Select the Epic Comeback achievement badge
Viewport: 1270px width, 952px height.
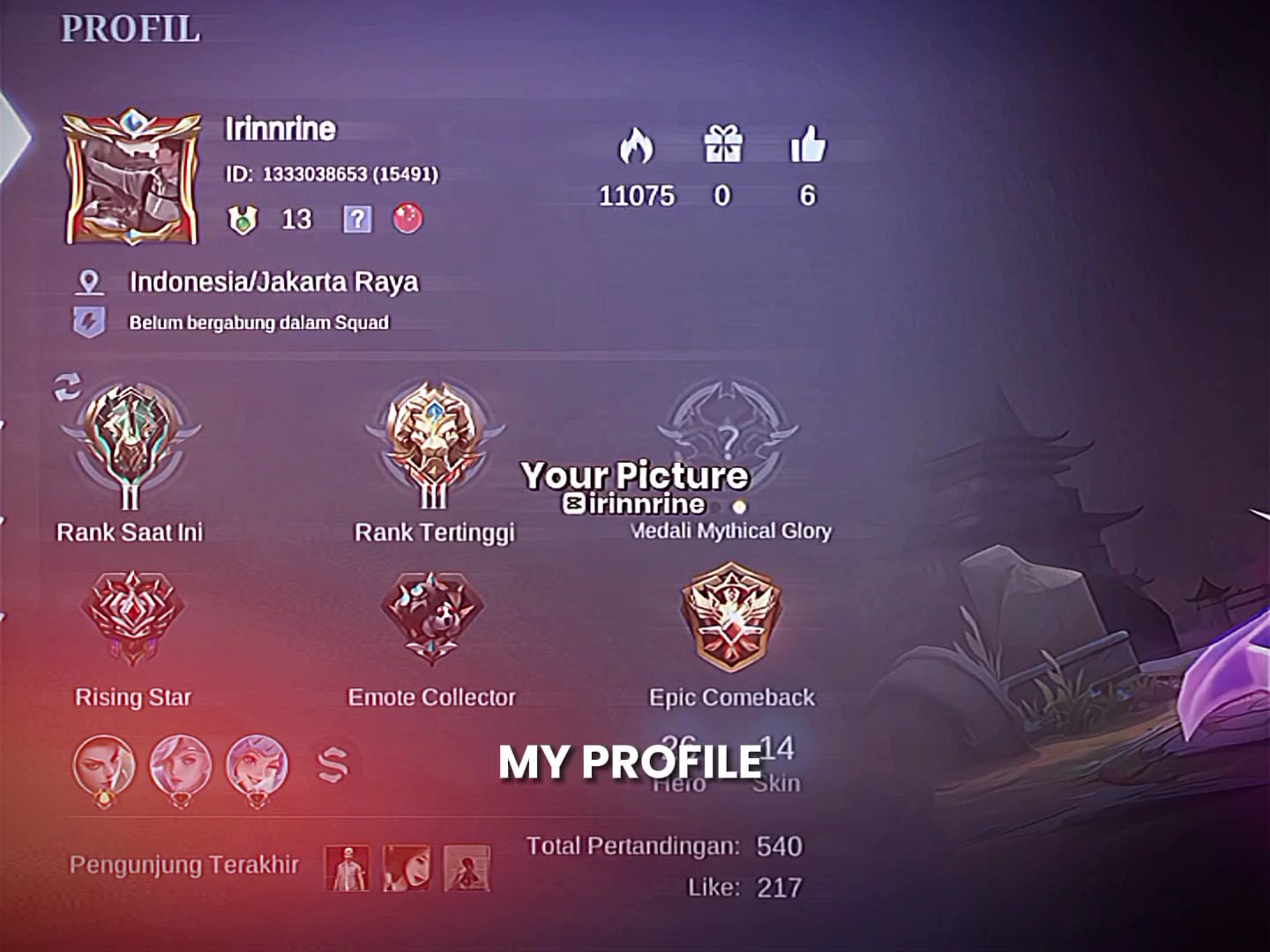[731, 617]
